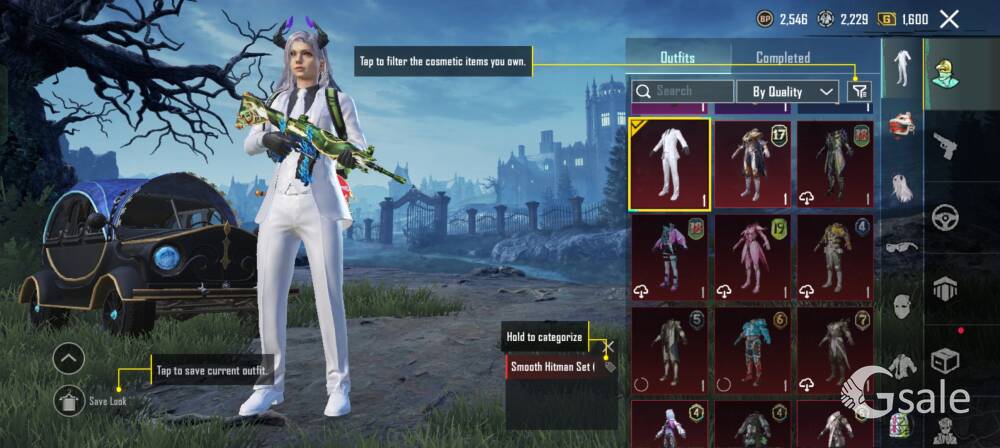The image size is (1000, 448).
Task: Toggle the owned items filter funnel
Action: (858, 91)
